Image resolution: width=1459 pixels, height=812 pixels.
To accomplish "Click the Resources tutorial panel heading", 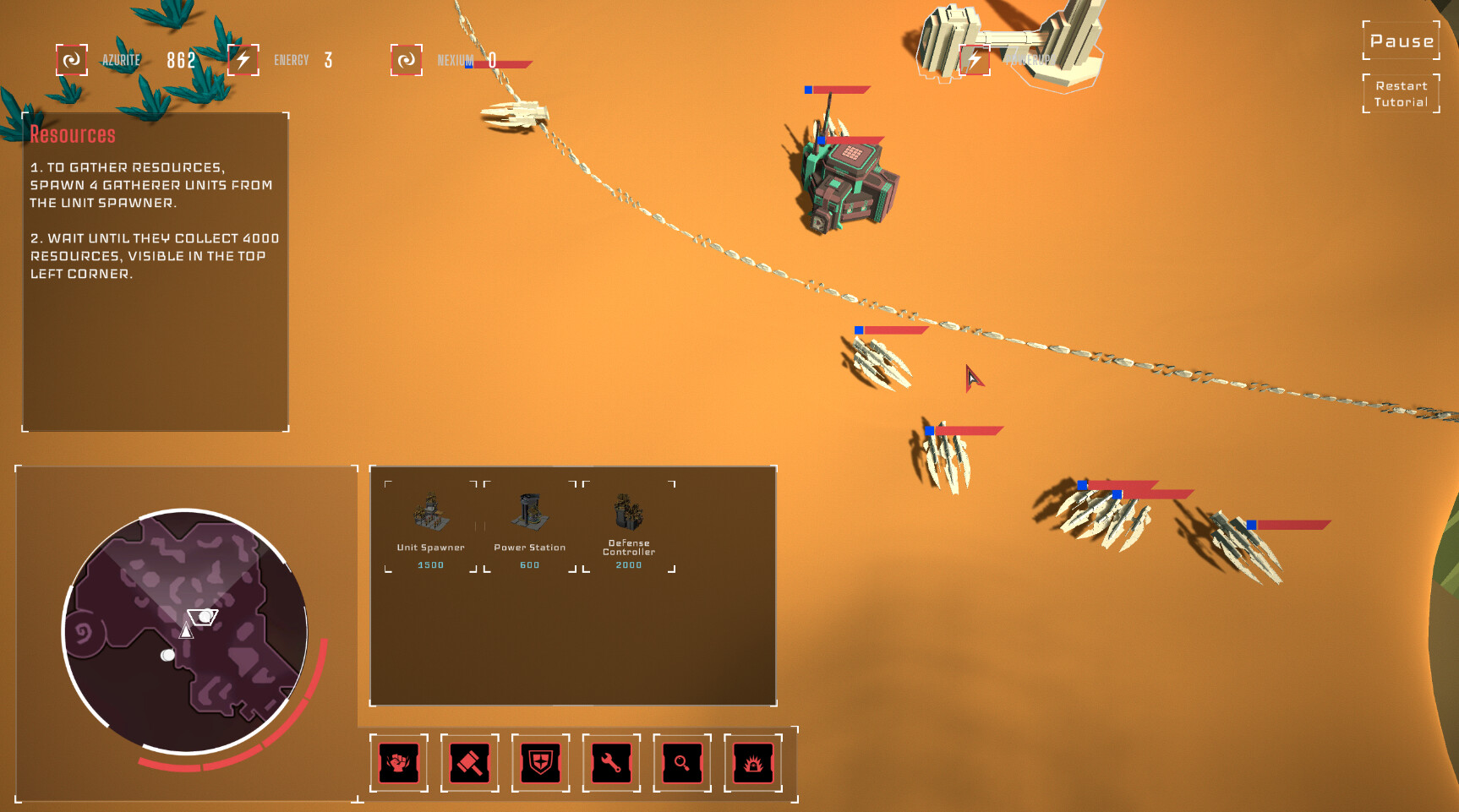I will click(73, 134).
